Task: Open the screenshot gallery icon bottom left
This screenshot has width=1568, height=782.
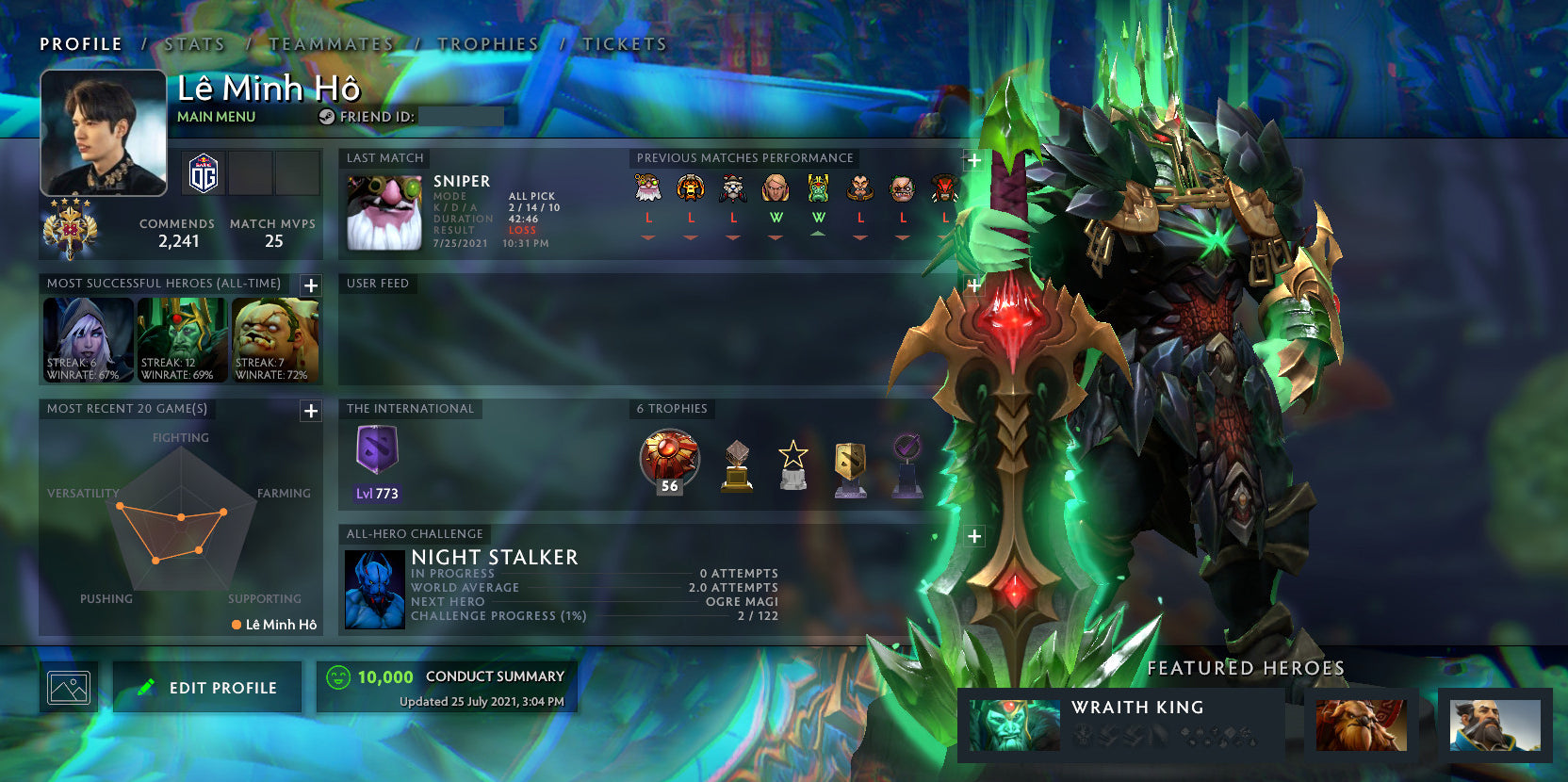Action: (x=69, y=686)
